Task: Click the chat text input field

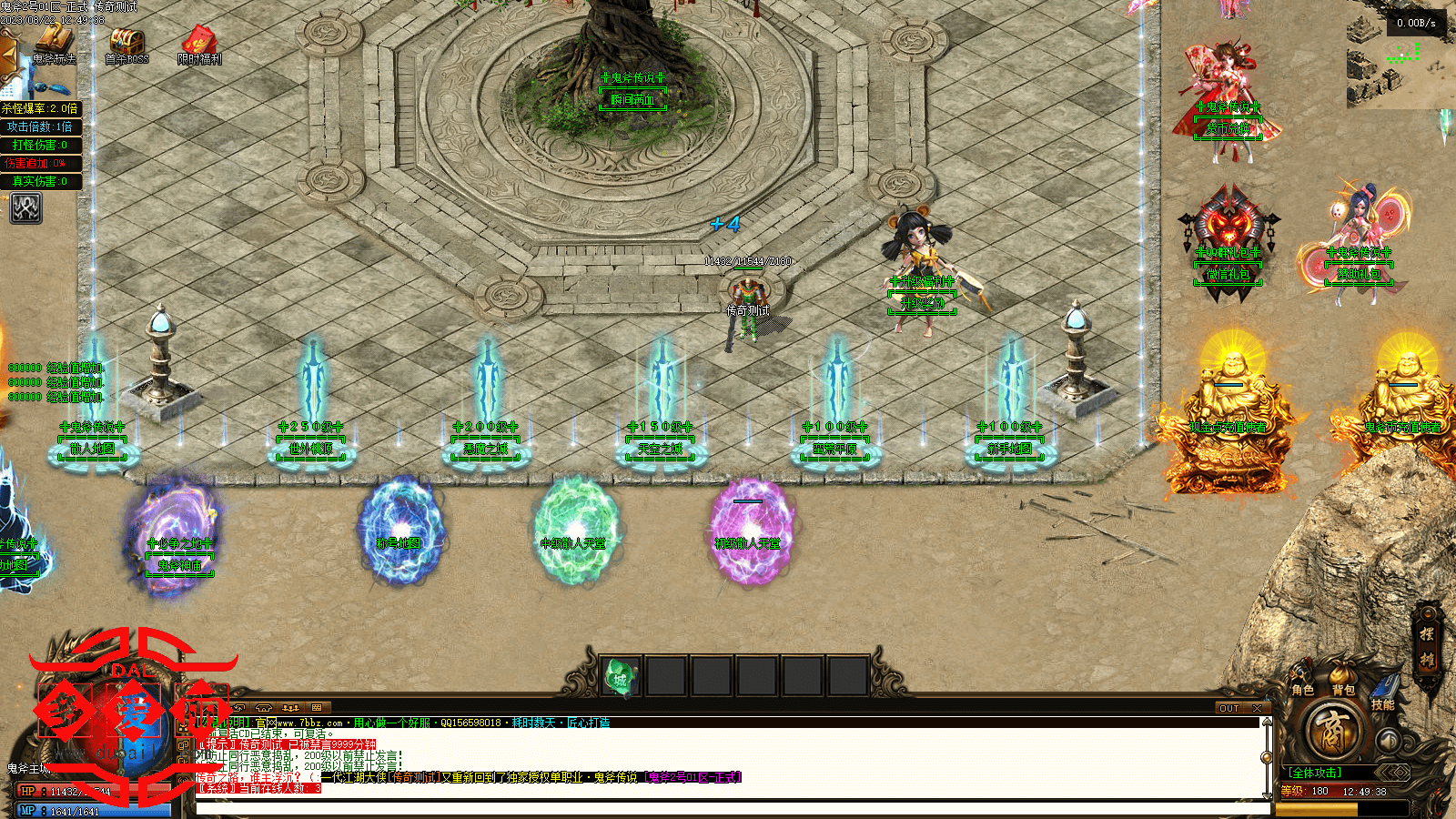Action: click(x=728, y=807)
